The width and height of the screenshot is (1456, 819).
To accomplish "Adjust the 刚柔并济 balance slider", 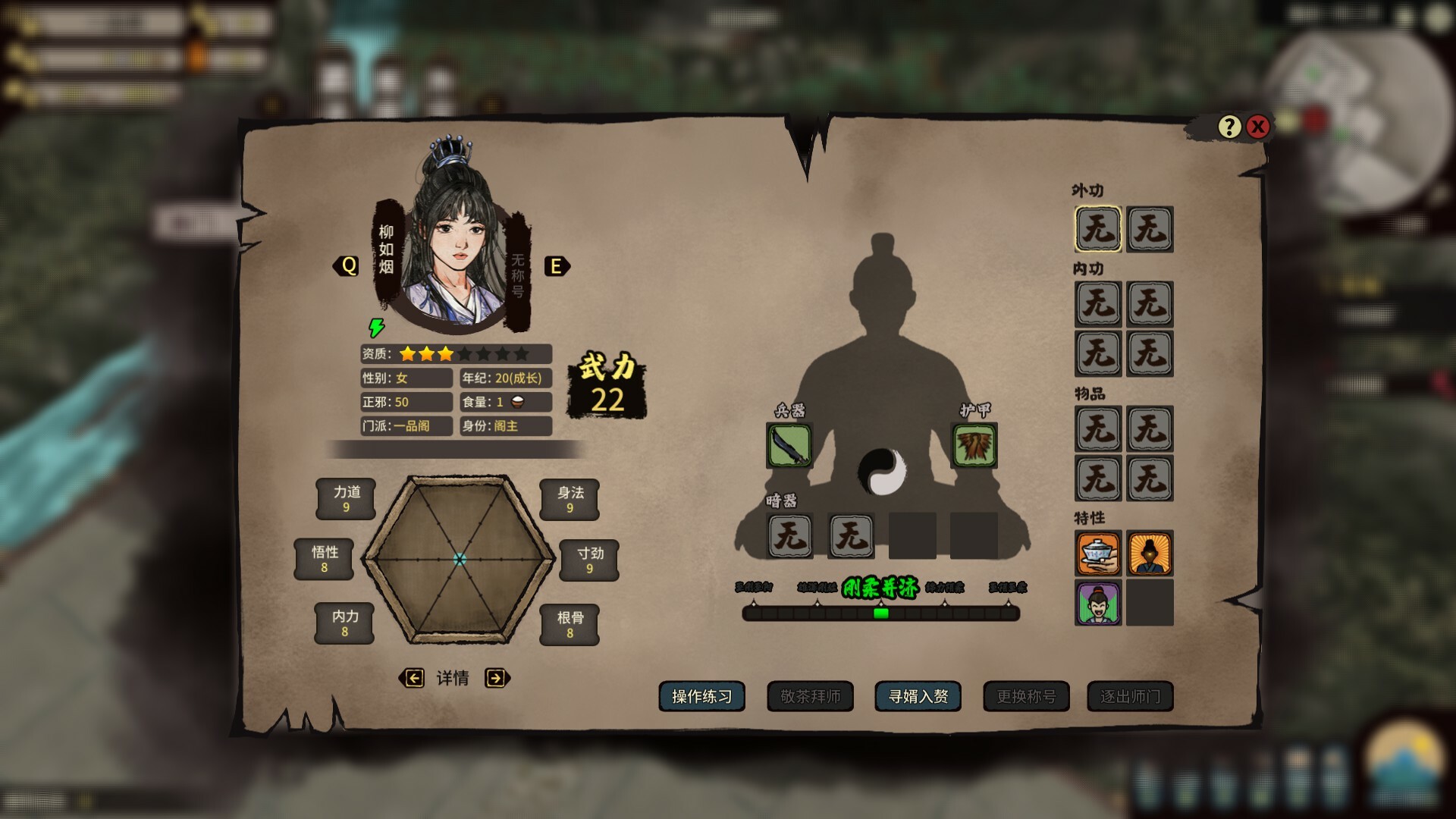I will [x=881, y=614].
